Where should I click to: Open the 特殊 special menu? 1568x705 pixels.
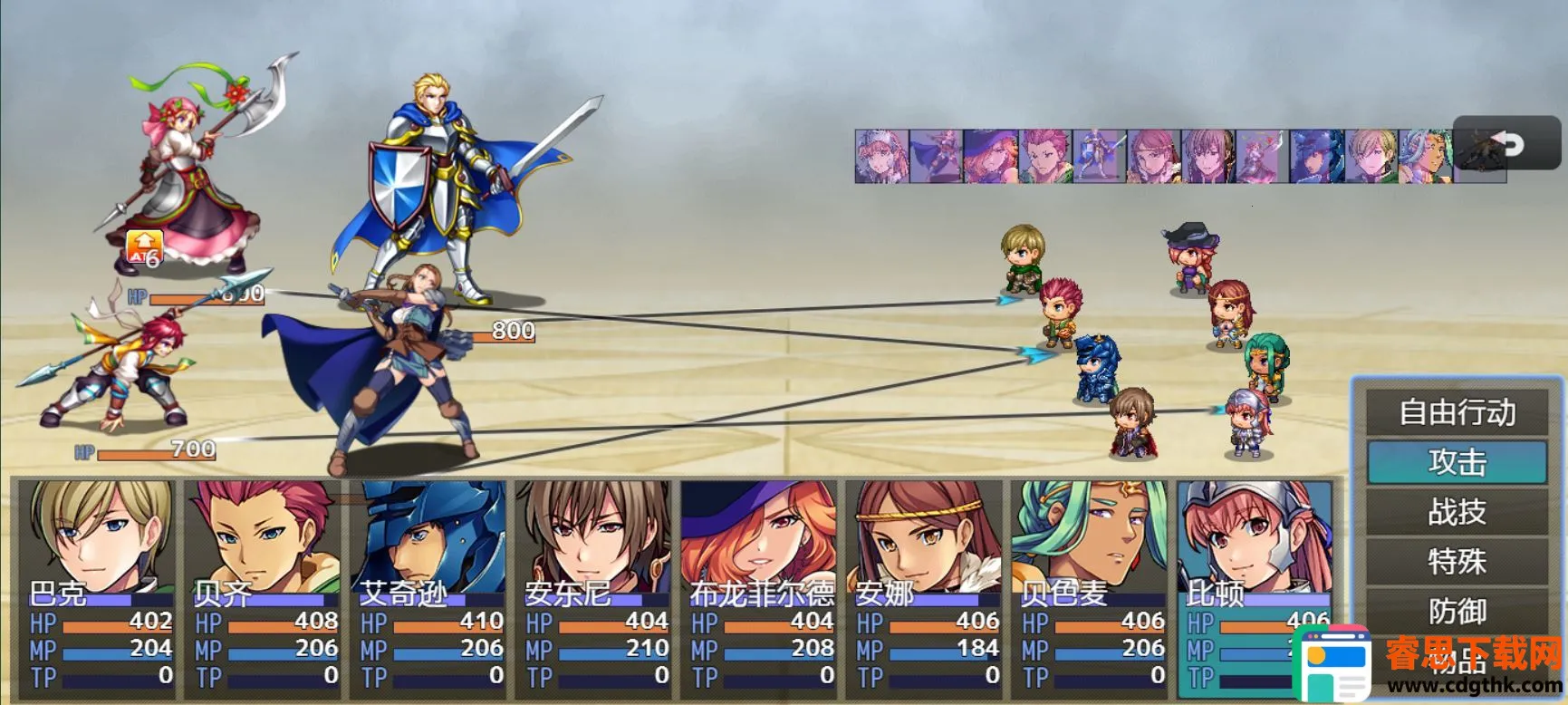point(1457,562)
